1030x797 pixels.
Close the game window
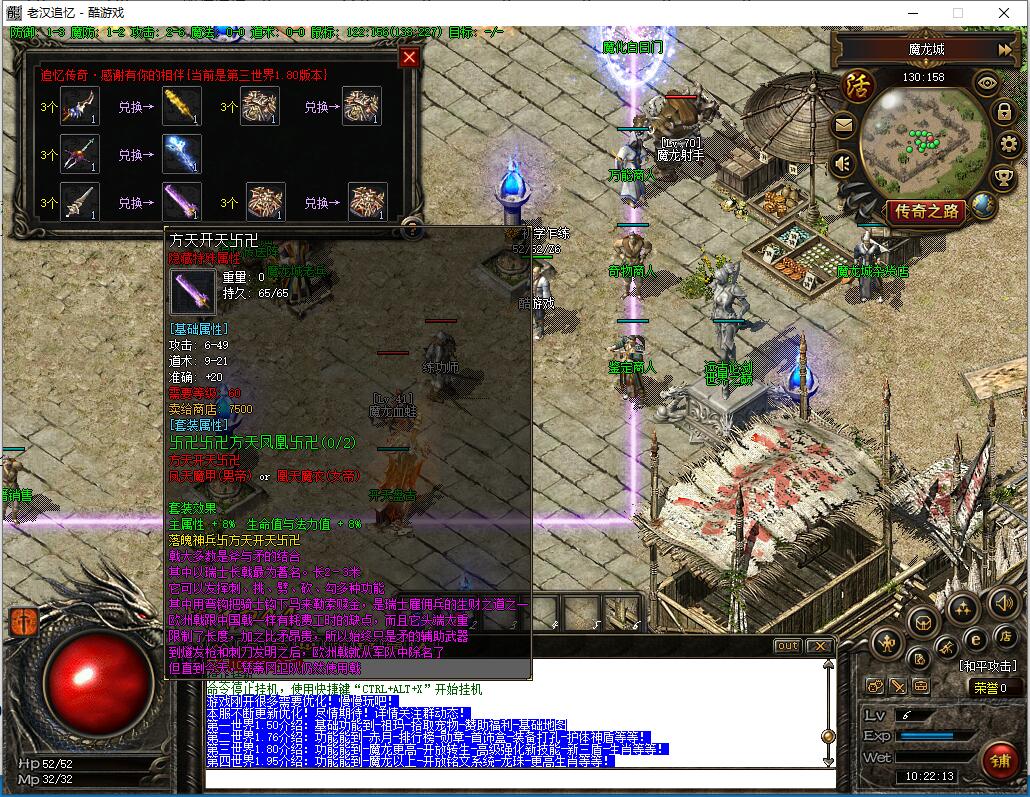[x=1004, y=13]
